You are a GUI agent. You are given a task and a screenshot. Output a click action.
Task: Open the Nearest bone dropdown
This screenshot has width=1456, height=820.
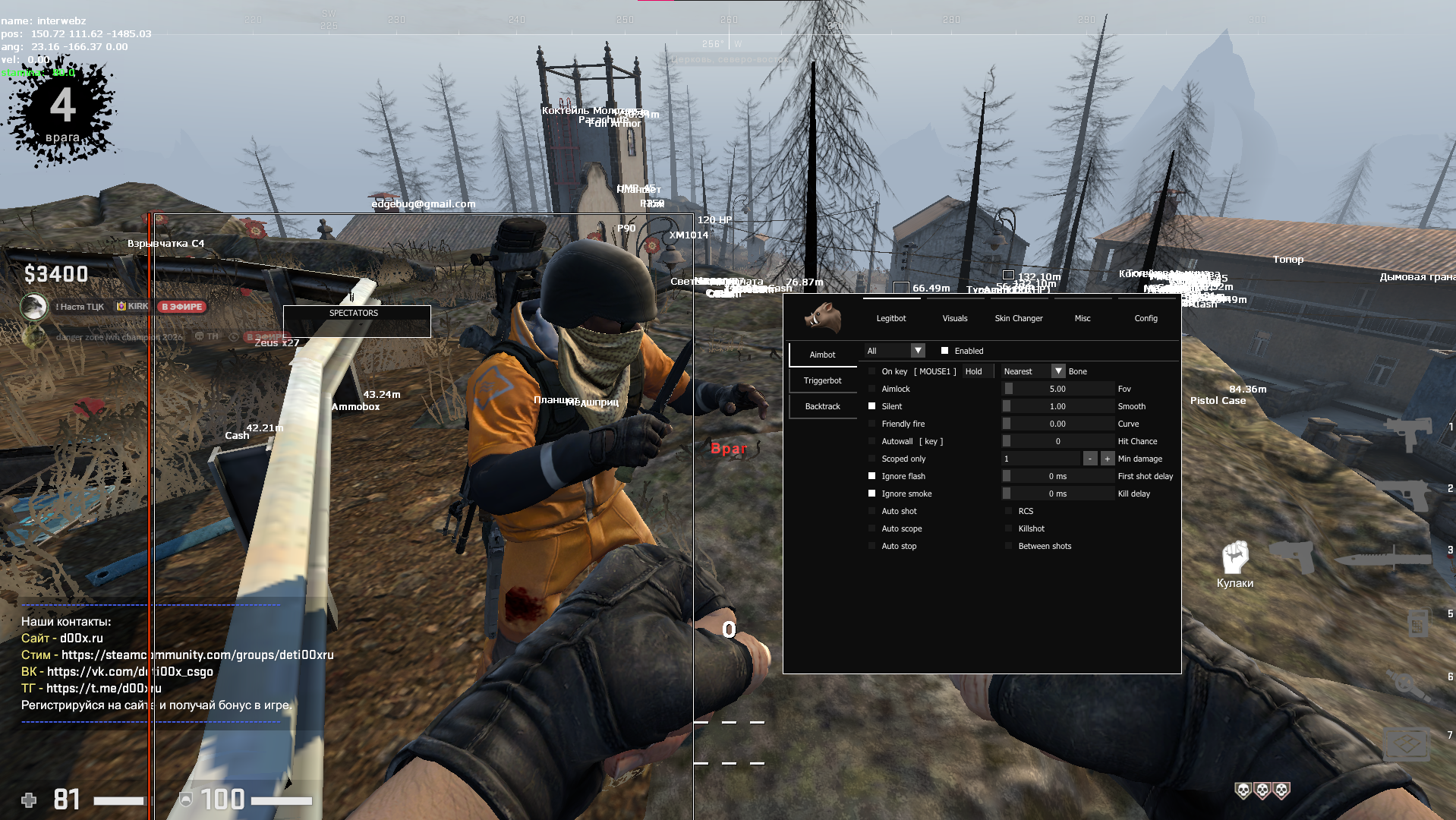click(1058, 371)
